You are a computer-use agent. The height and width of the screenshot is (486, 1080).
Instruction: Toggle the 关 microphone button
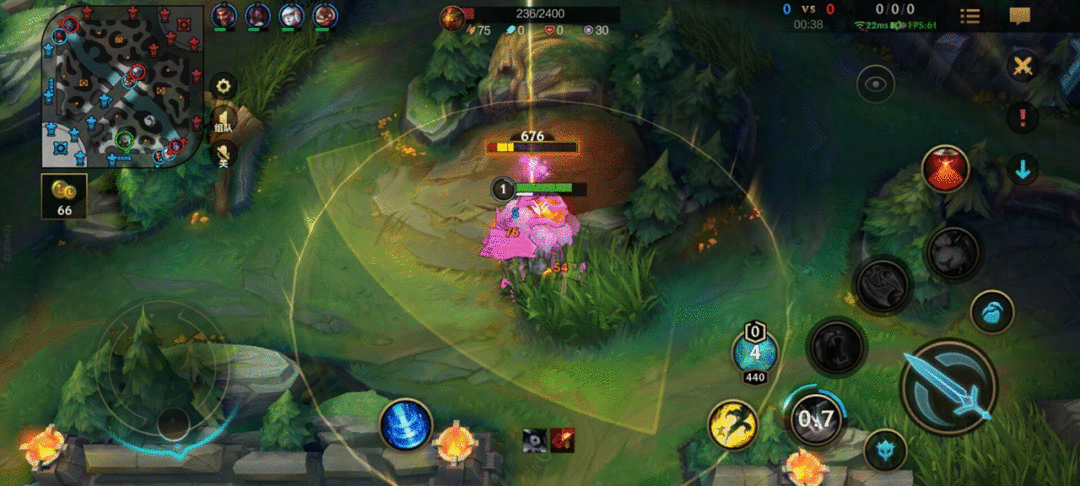pyautogui.click(x=223, y=153)
